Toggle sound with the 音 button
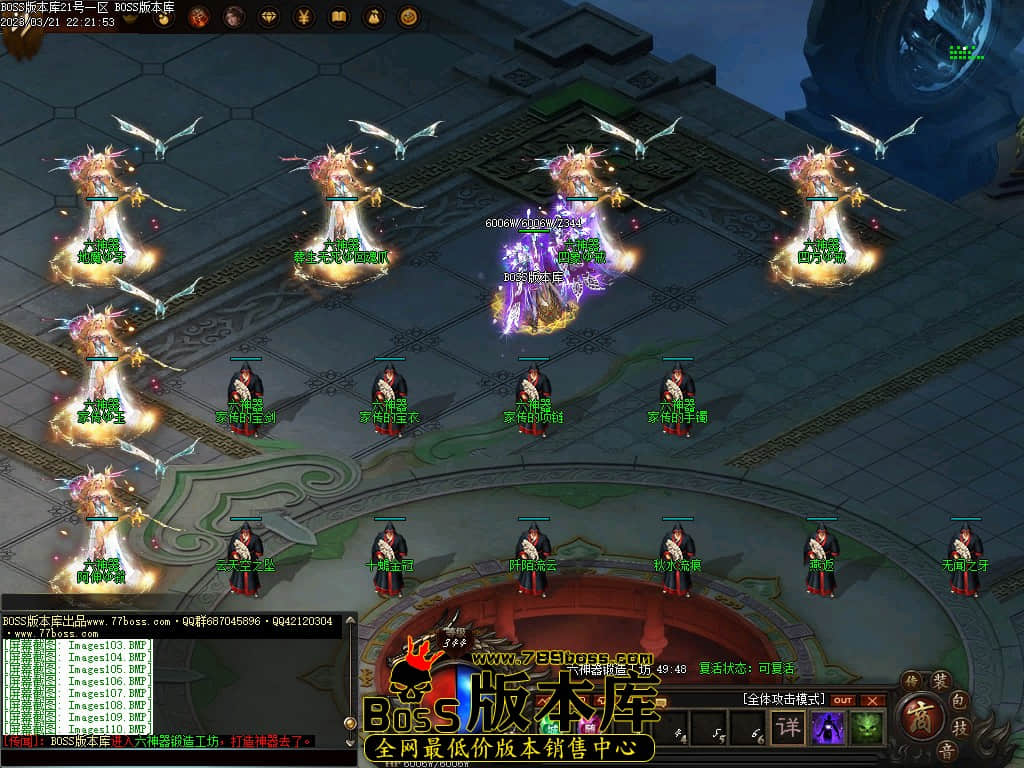1024x768 pixels. click(x=946, y=750)
